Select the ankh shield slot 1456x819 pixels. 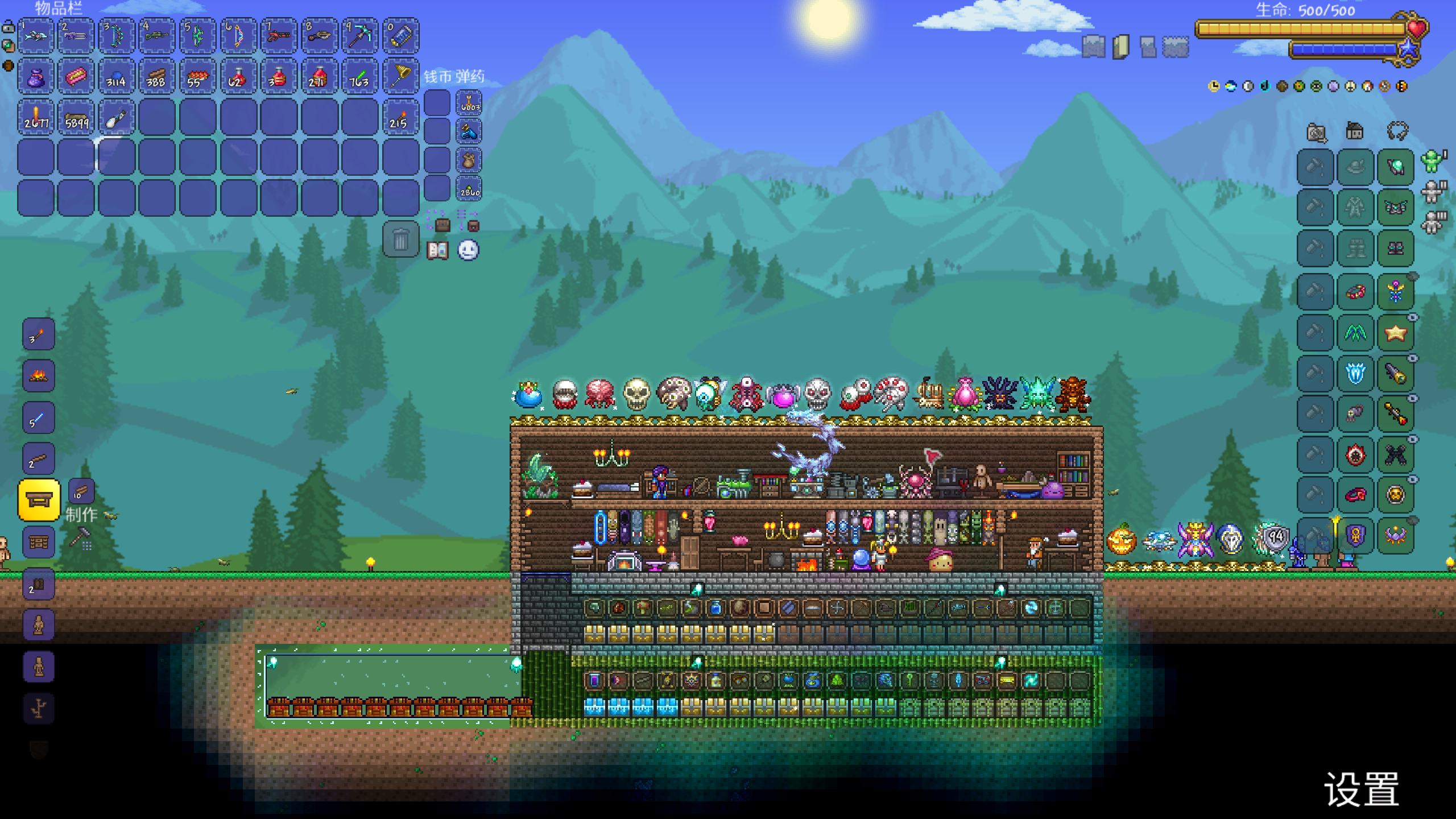tap(1355, 536)
